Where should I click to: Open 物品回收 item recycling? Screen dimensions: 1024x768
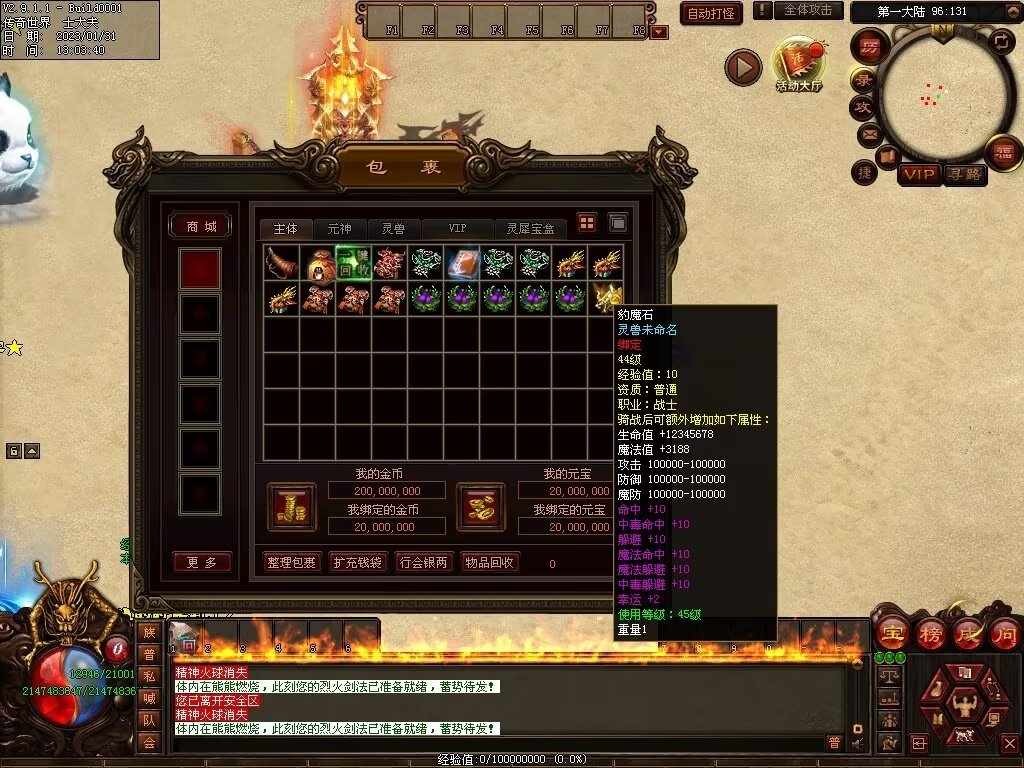pyautogui.click(x=490, y=562)
